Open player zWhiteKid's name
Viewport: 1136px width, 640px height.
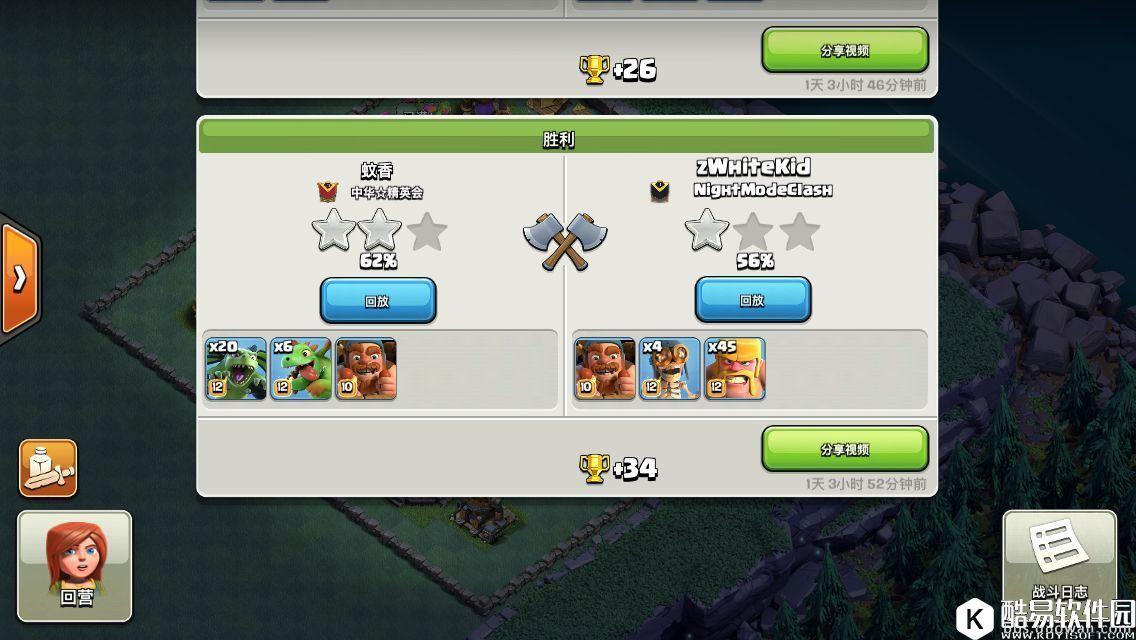(752, 167)
